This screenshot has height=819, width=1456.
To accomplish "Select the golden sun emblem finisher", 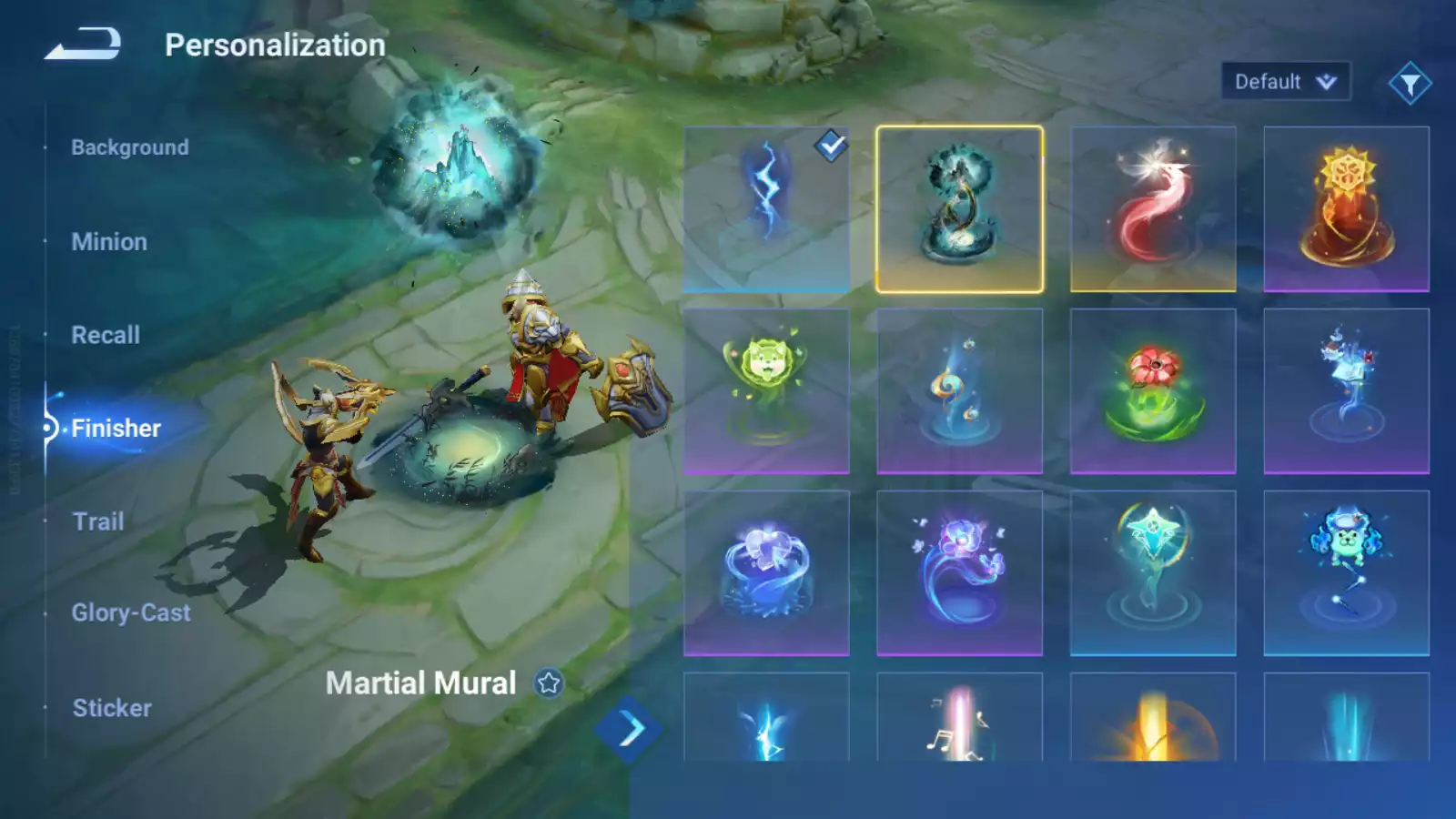I will [1346, 209].
